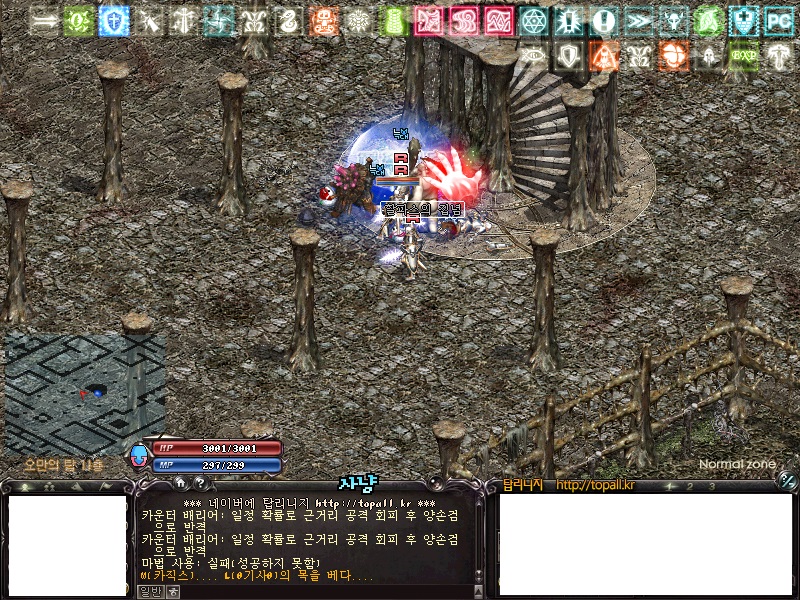The height and width of the screenshot is (600, 800).
Task: Click the exclamation mark status icon
Action: 603,20
